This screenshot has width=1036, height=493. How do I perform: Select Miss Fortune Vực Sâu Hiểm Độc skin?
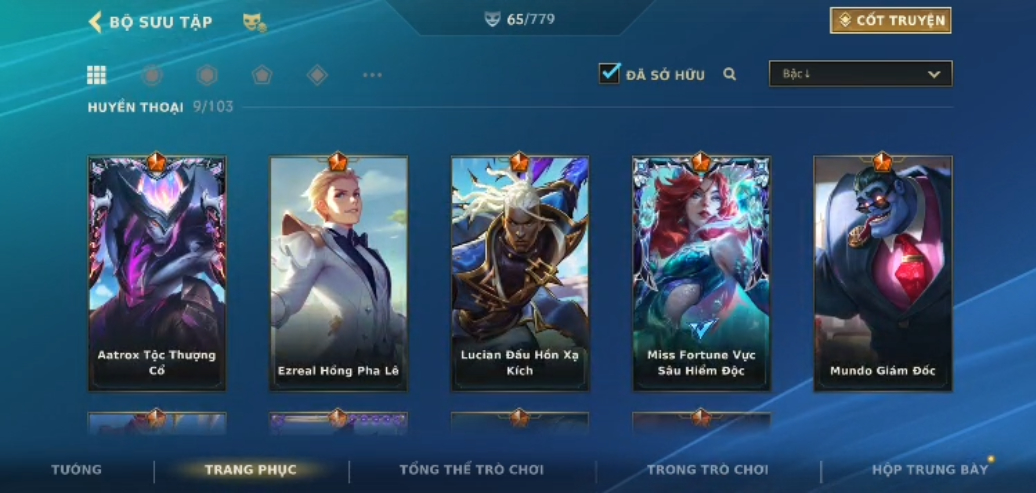tap(701, 272)
